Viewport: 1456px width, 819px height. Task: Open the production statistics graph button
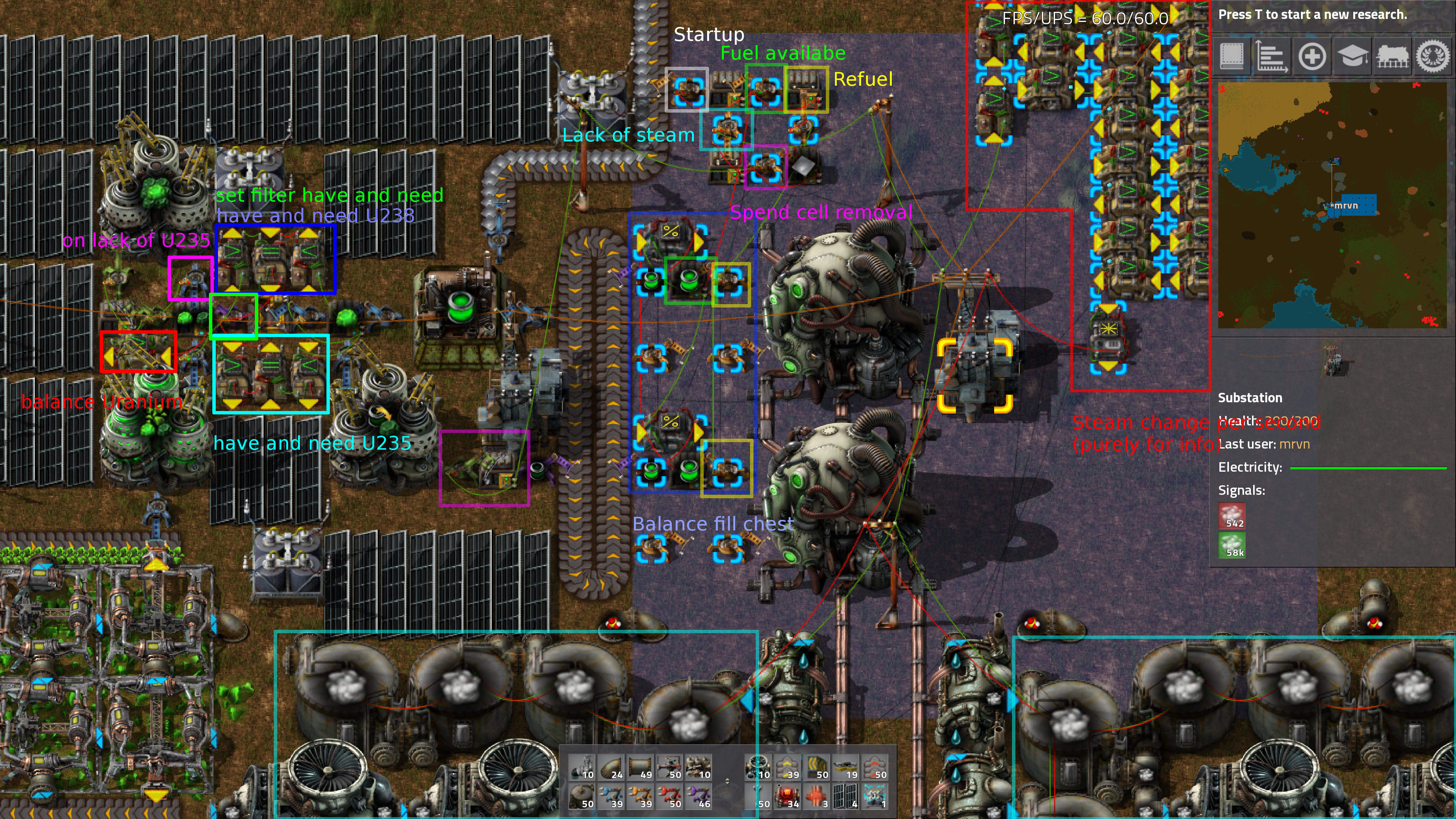point(1271,56)
